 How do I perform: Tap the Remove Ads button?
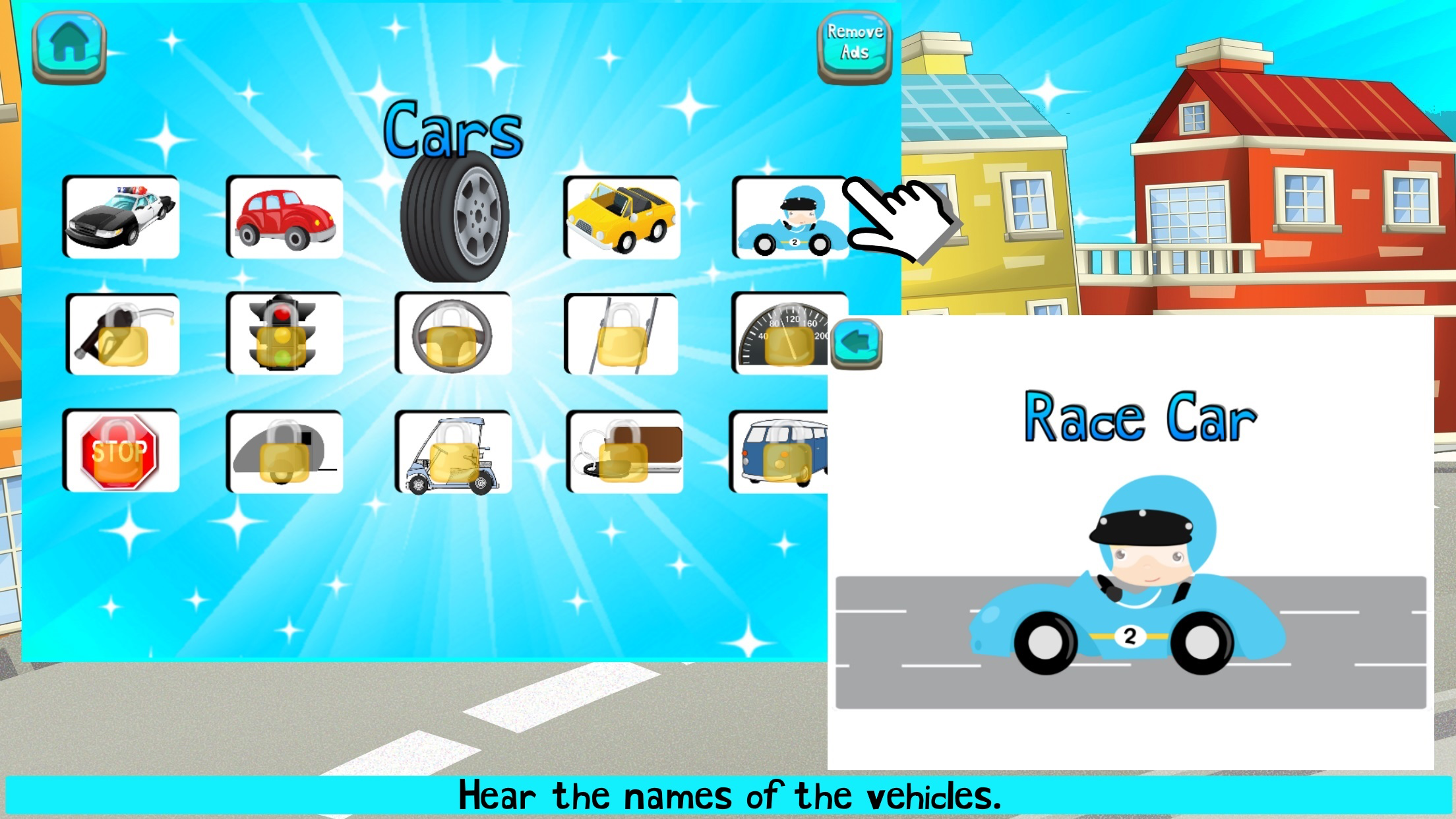point(855,45)
